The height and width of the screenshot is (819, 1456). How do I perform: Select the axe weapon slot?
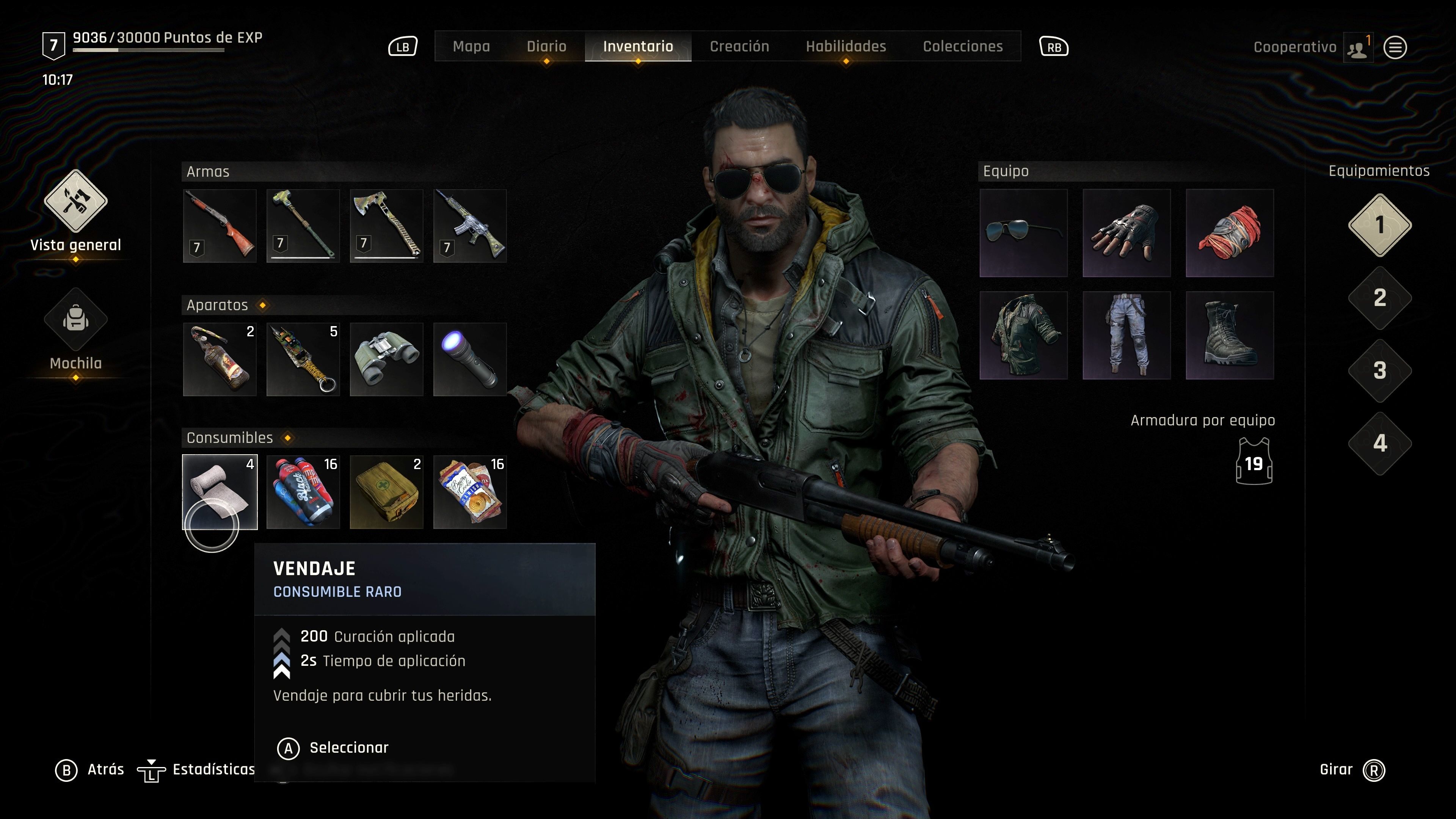[x=387, y=225]
